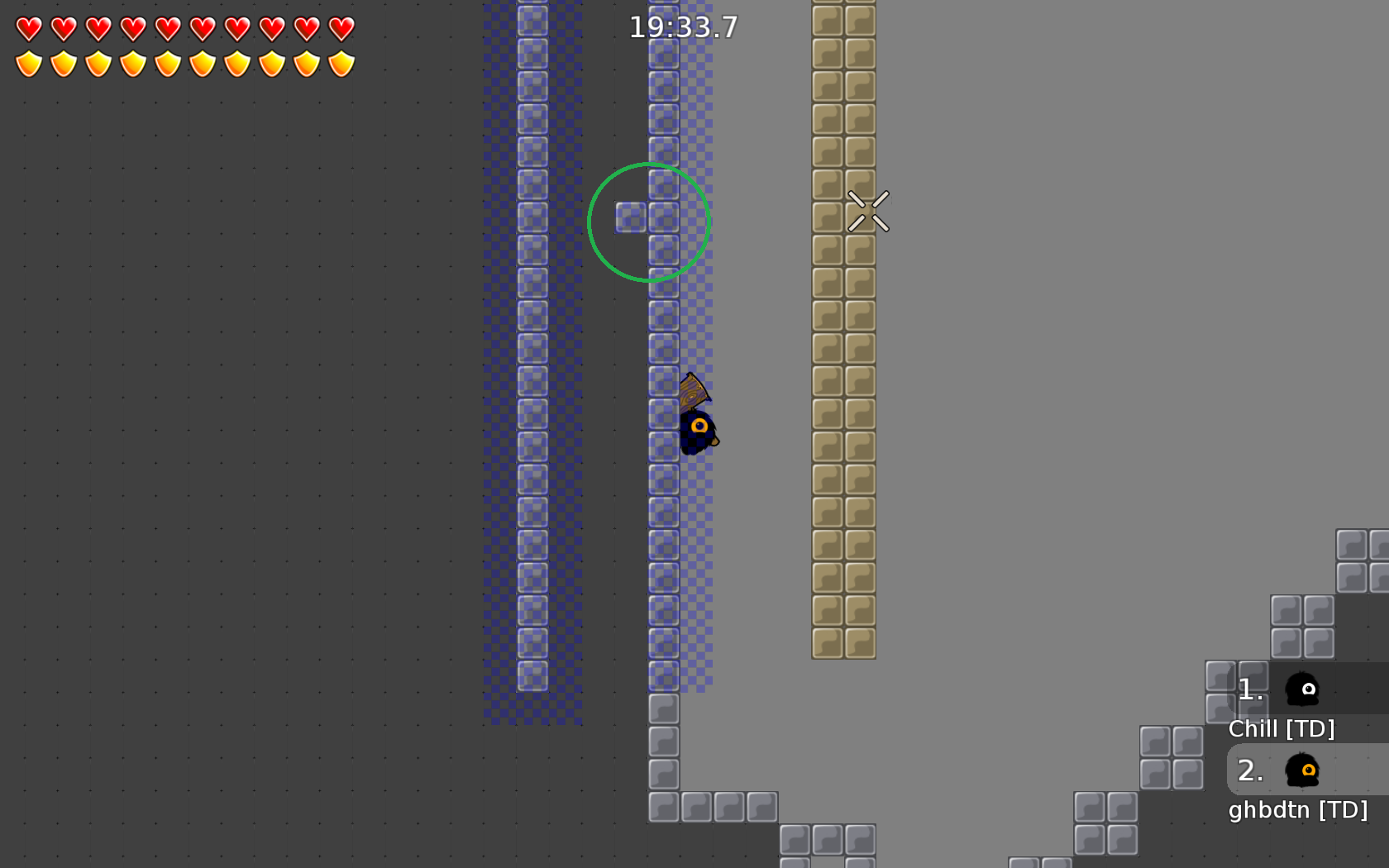The width and height of the screenshot is (1389, 868).
Task: Click the rank number 1 in the leaderboard
Action: point(1248,689)
